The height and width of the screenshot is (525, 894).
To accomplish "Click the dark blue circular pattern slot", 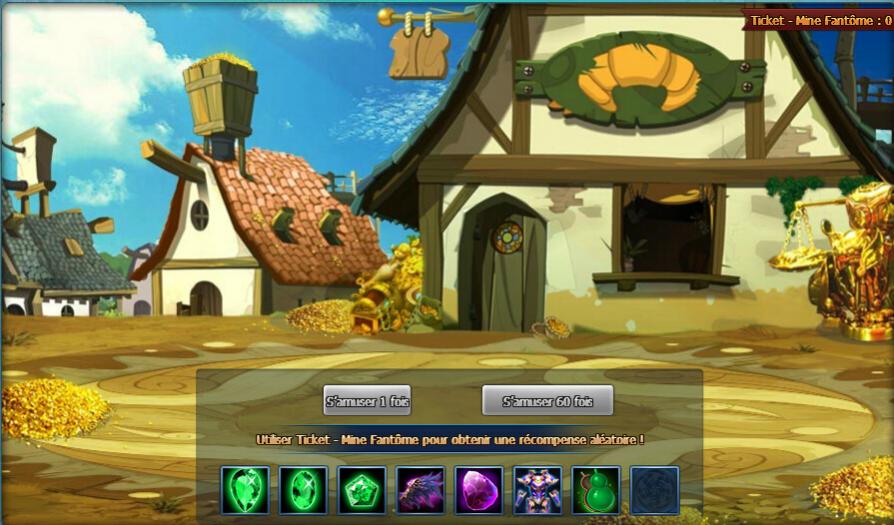I will 655,490.
